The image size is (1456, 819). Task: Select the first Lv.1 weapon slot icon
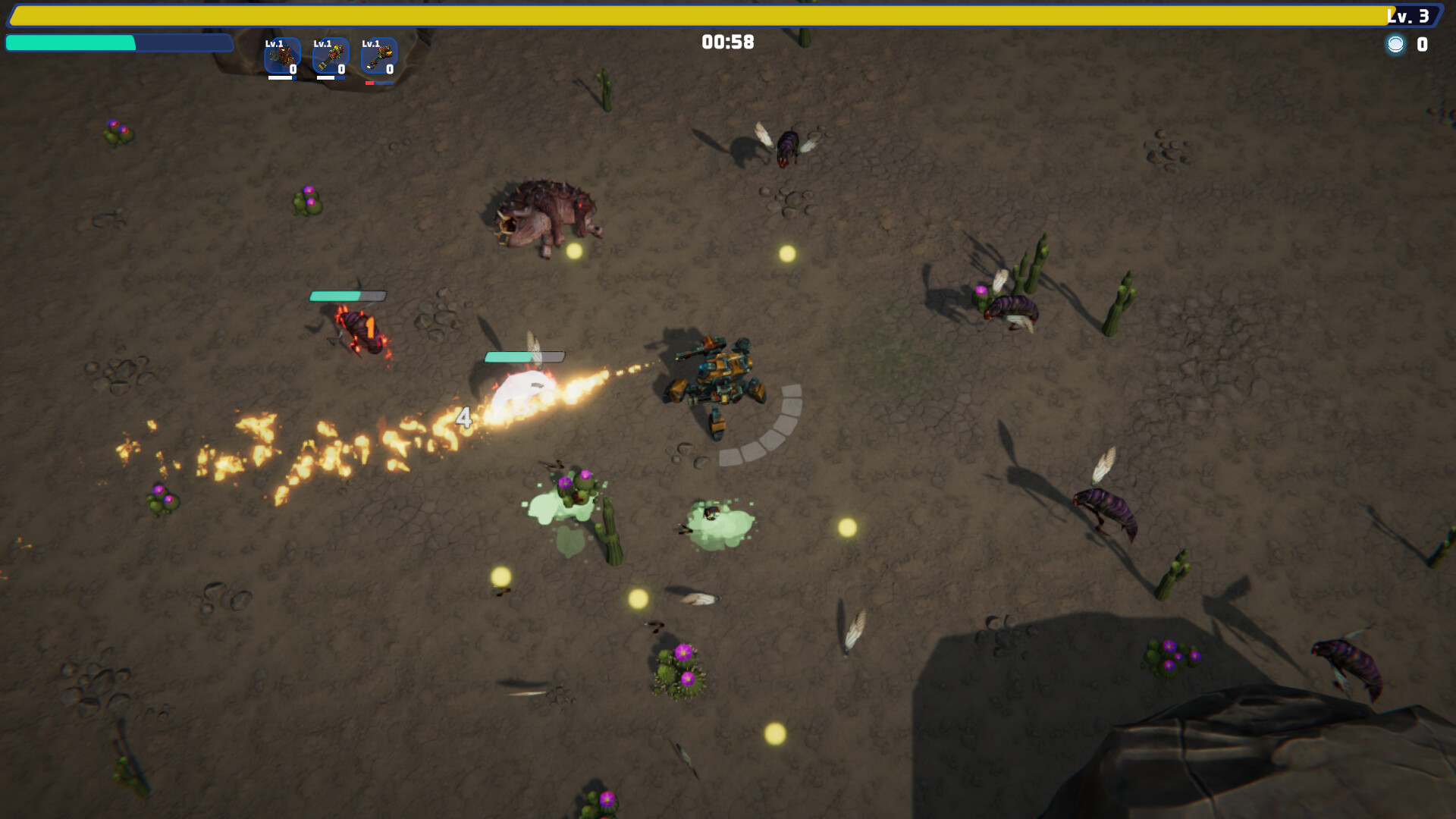point(282,57)
